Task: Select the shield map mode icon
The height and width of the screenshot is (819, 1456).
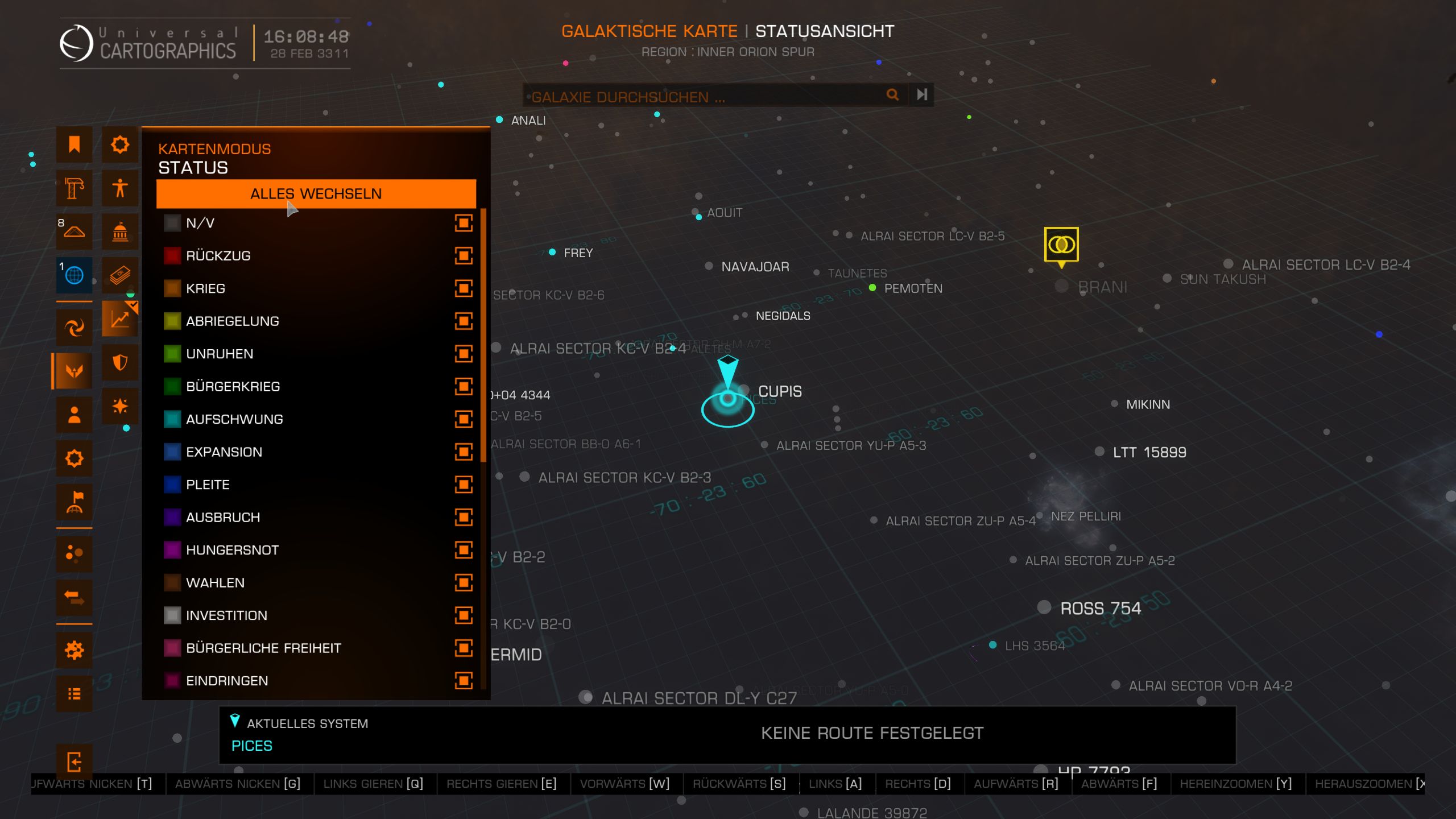Action: [x=120, y=362]
